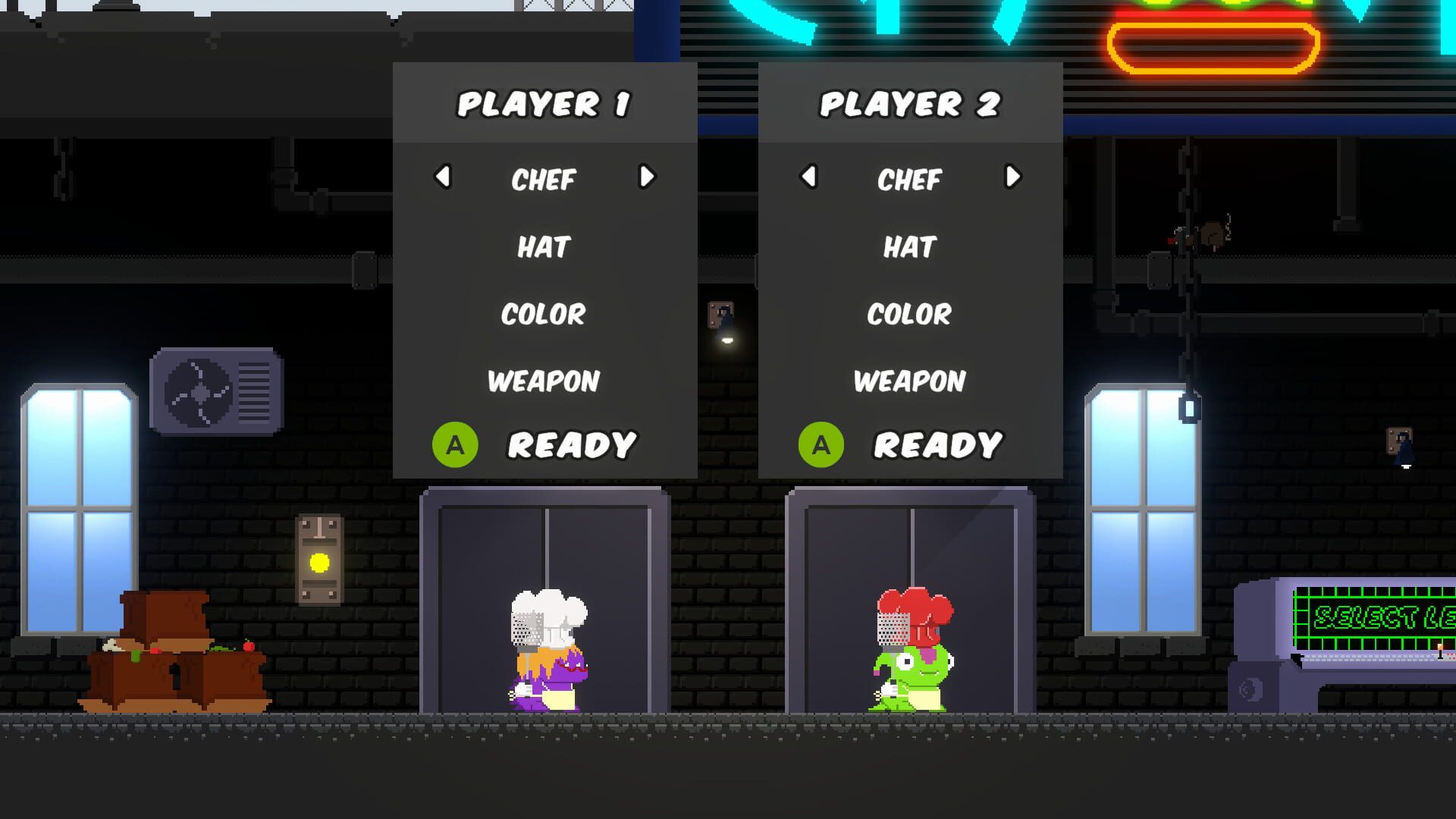Screen dimensions: 1456x819
Task: Select the COLOR option for Player 1
Action: 543,314
